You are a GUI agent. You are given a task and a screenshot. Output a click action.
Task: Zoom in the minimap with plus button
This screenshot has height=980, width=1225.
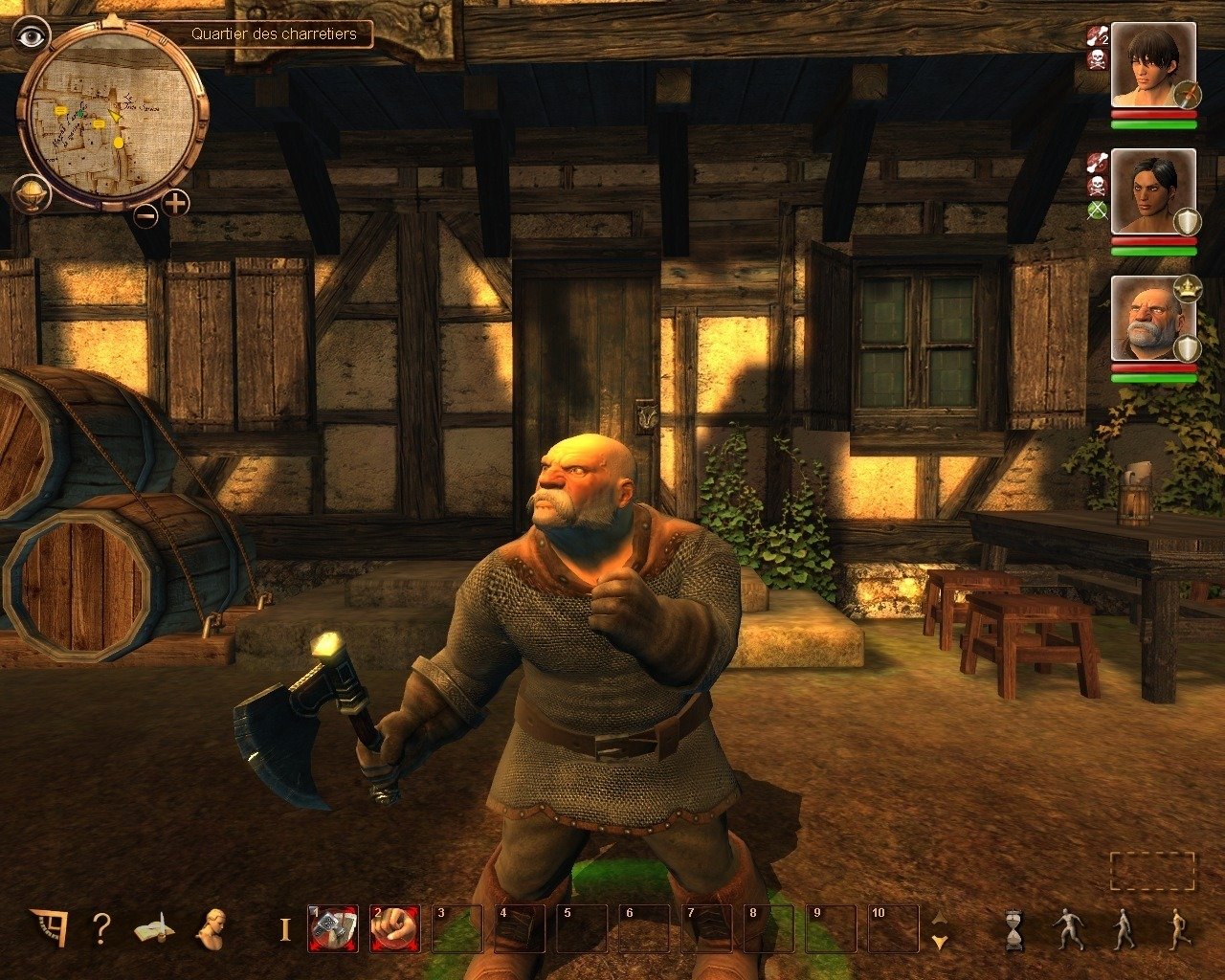tap(176, 203)
